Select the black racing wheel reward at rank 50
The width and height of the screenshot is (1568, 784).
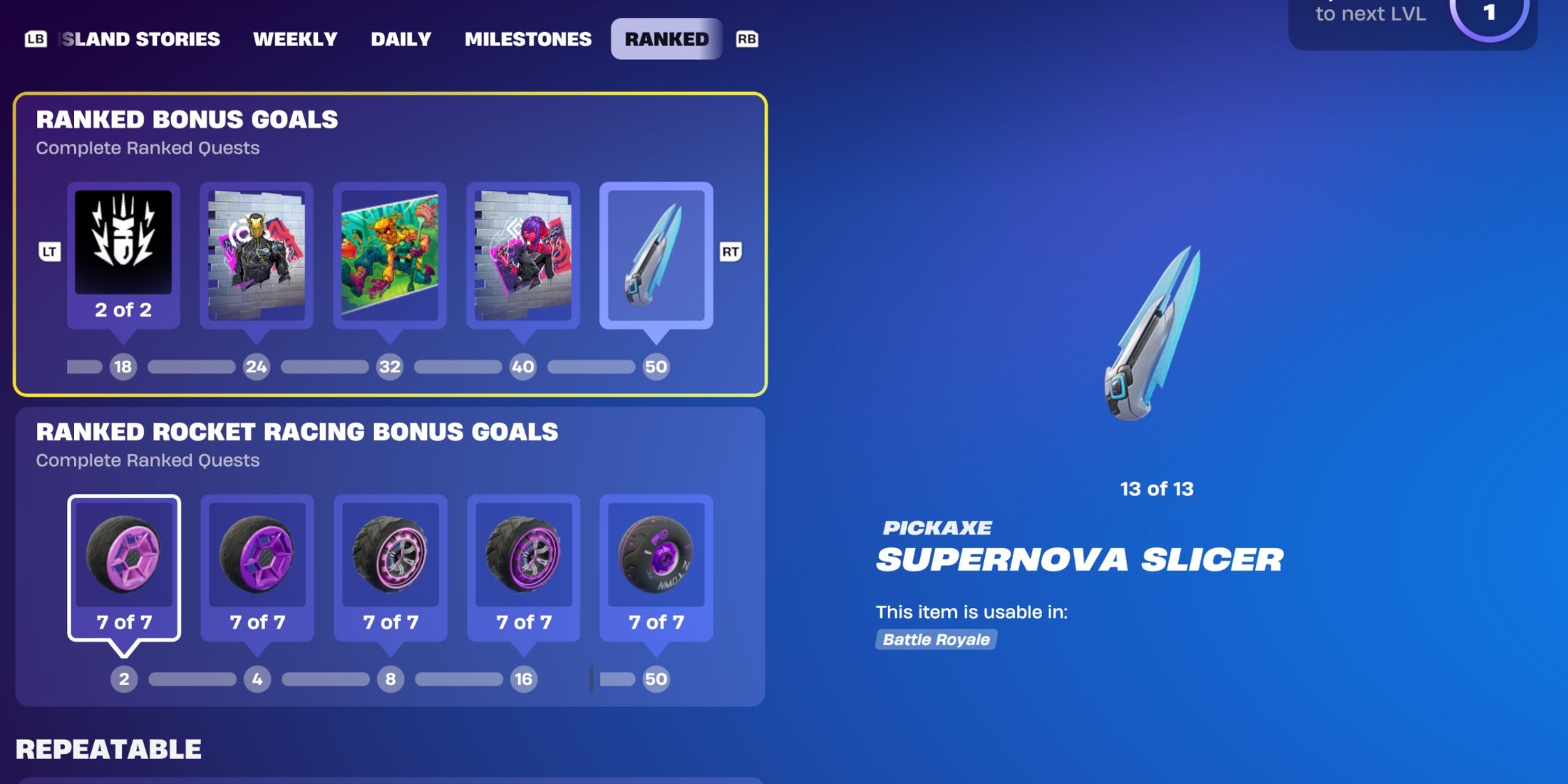point(655,563)
